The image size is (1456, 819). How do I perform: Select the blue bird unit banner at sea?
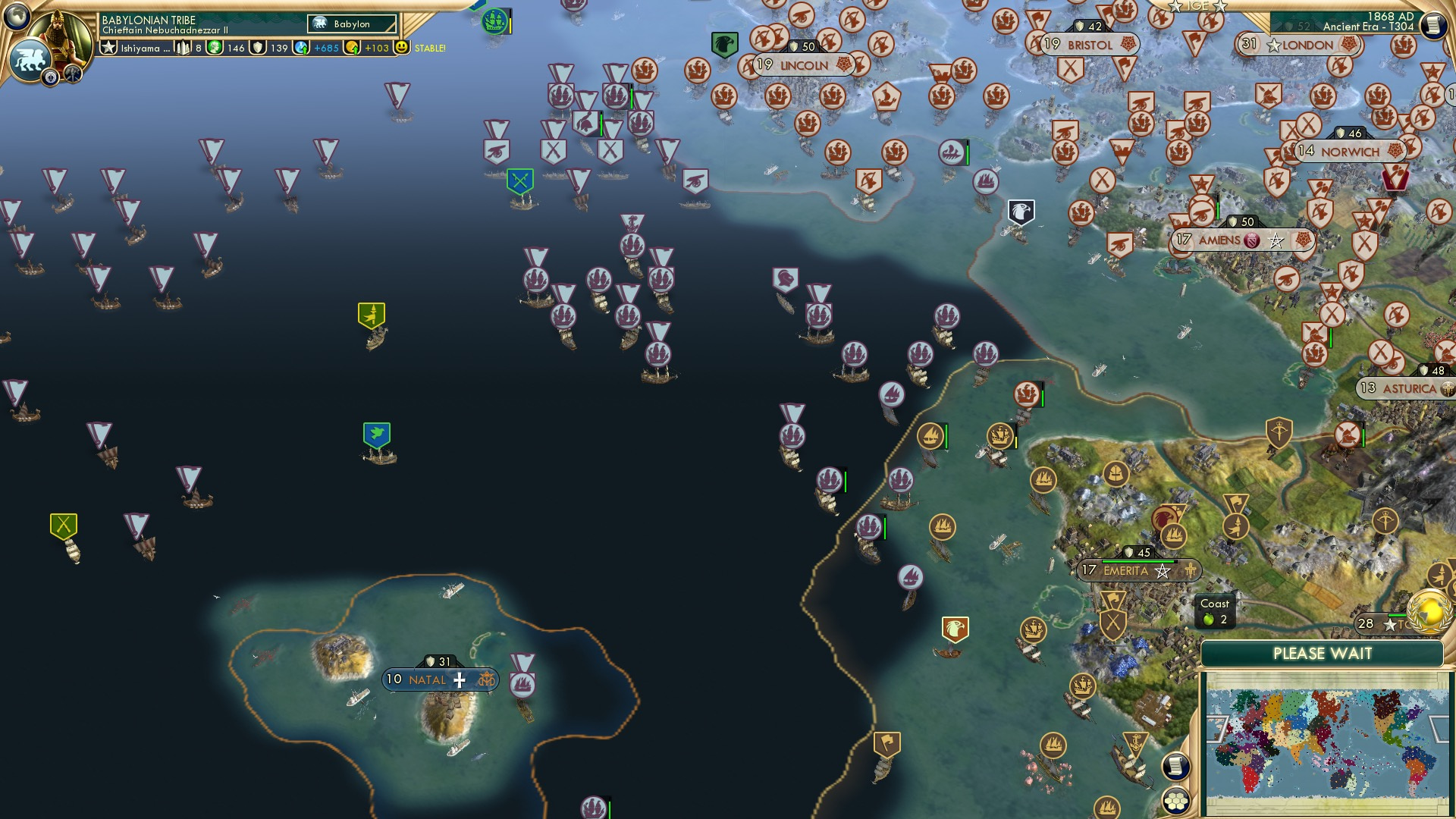pyautogui.click(x=375, y=434)
